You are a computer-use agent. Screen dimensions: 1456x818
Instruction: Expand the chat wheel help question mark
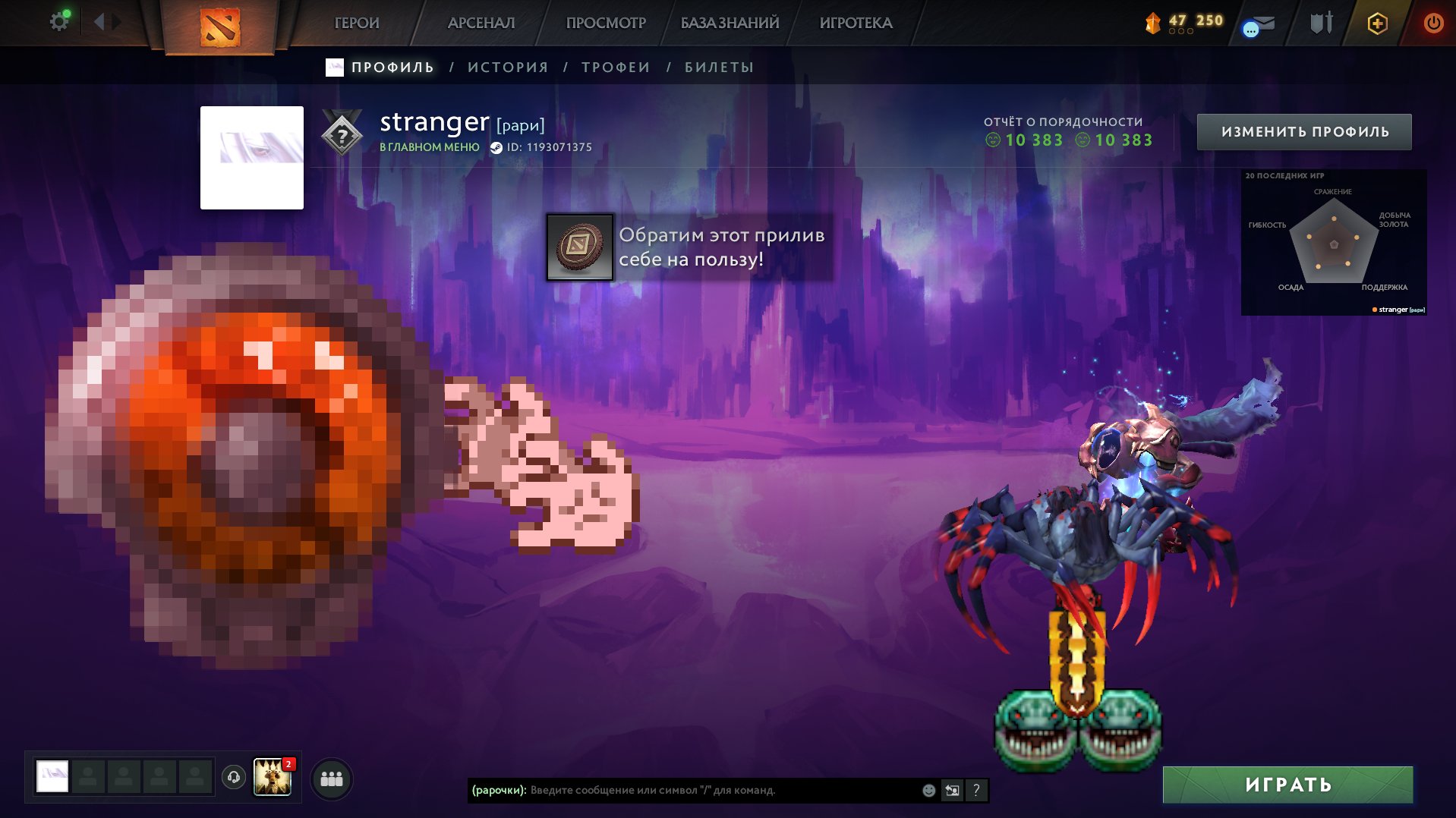click(976, 790)
